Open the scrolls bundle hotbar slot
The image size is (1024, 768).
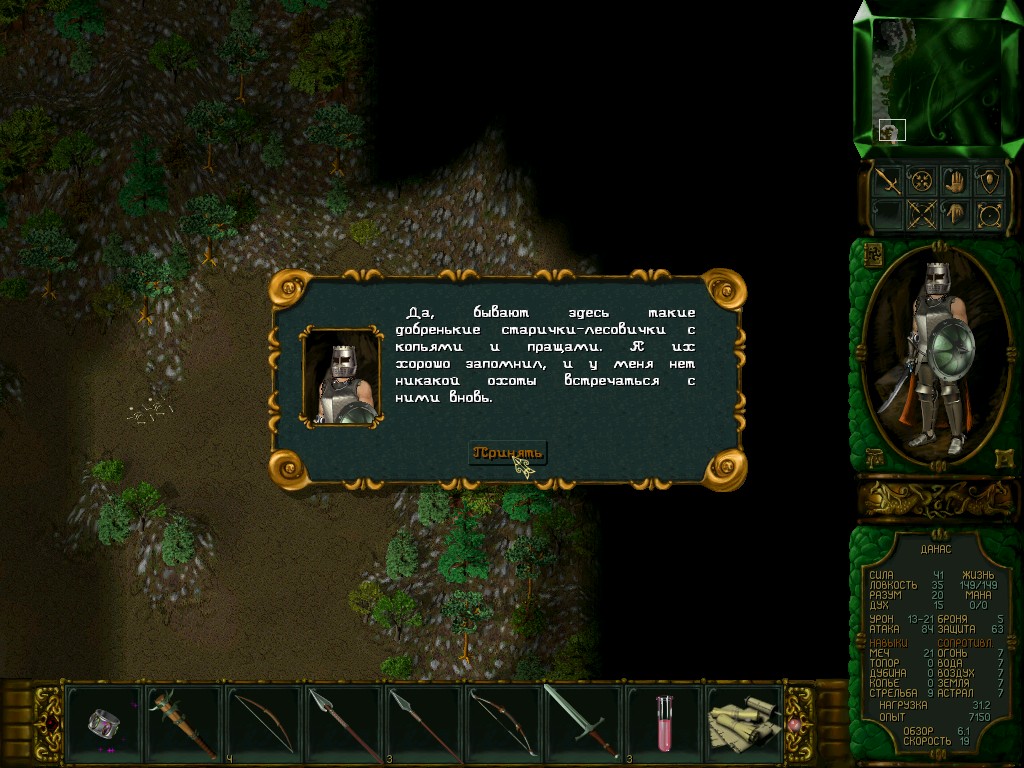click(742, 720)
